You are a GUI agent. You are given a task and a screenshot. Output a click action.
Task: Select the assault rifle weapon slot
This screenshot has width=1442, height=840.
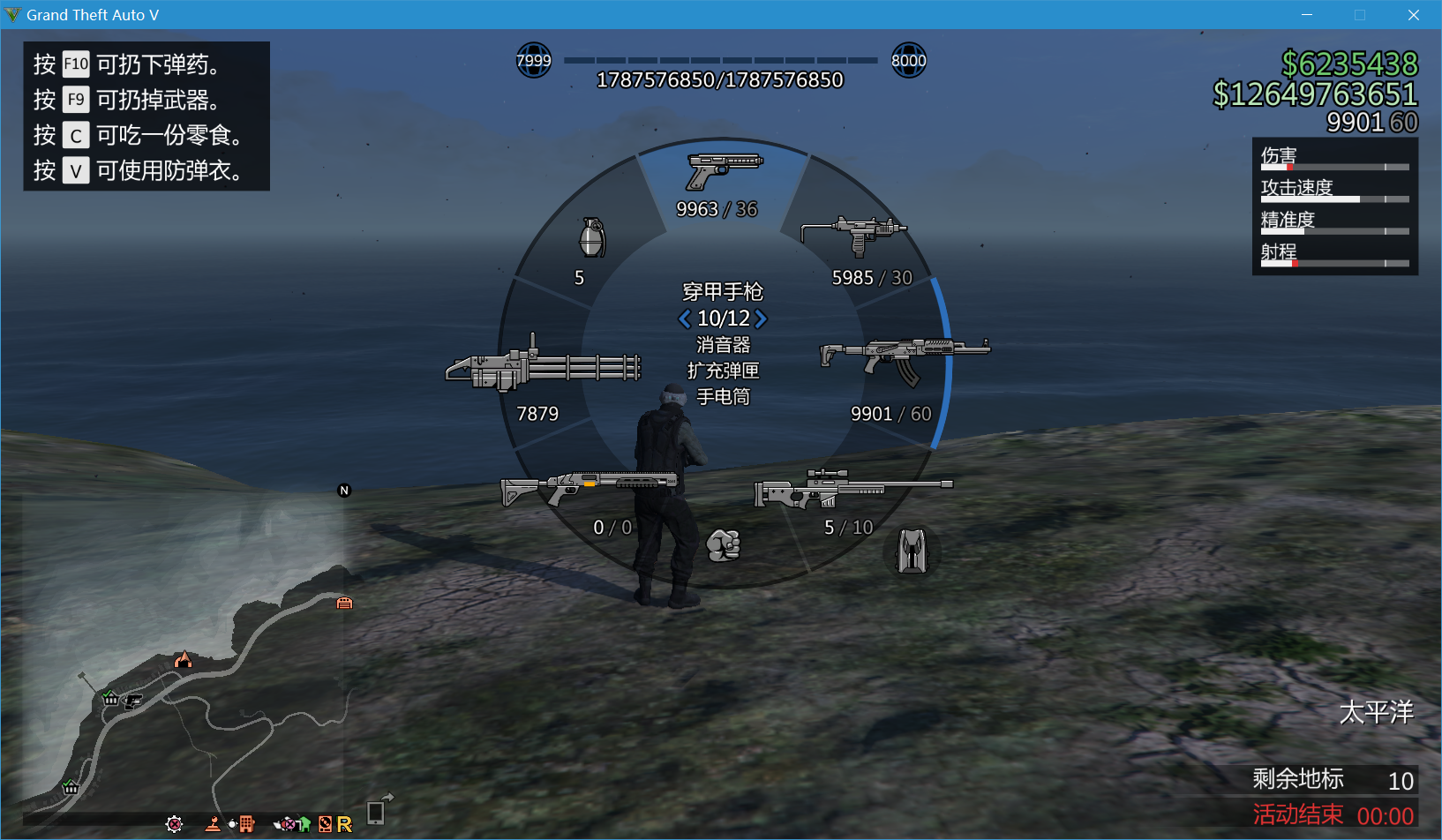point(905,353)
